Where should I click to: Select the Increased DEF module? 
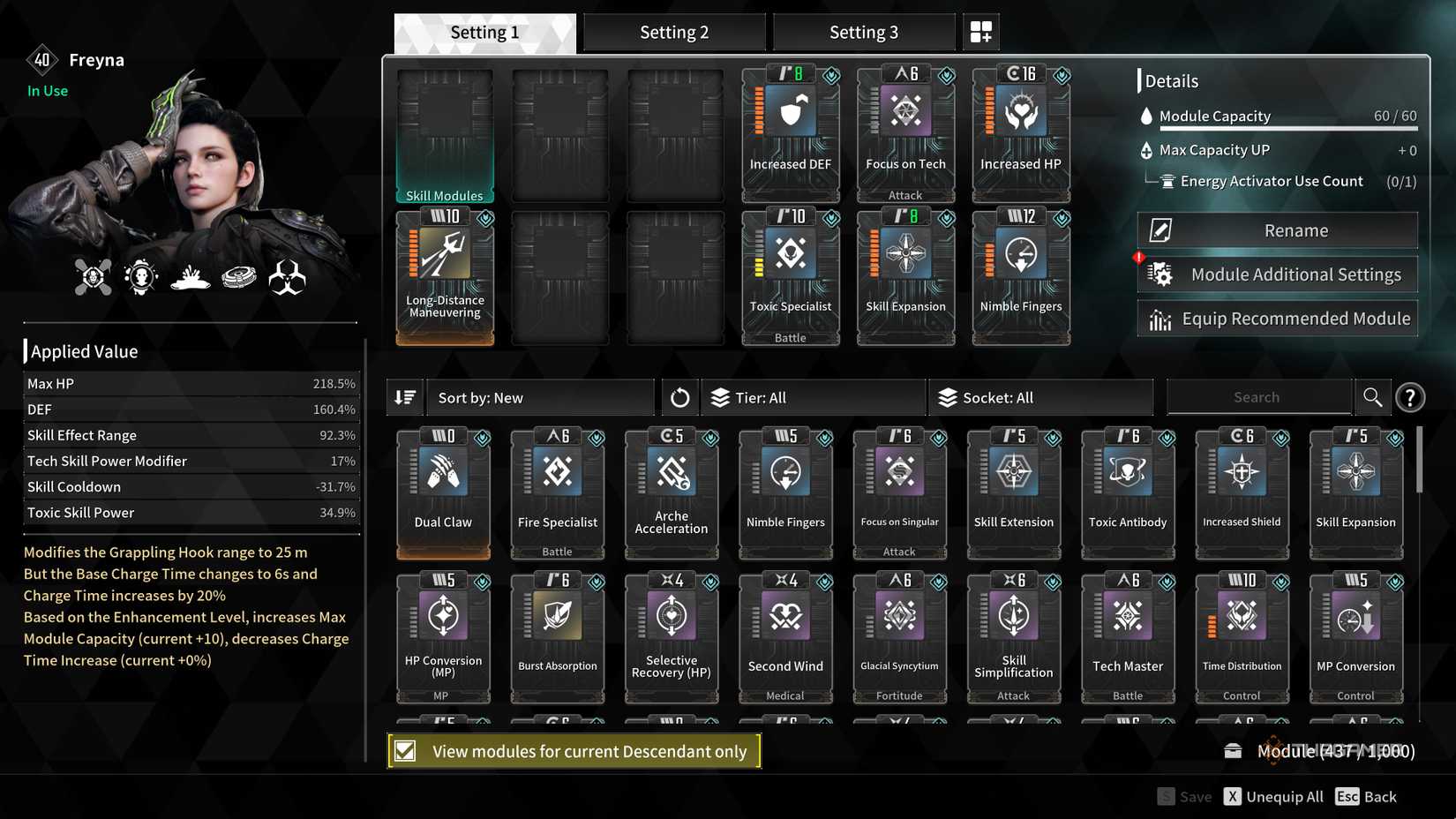[789, 128]
